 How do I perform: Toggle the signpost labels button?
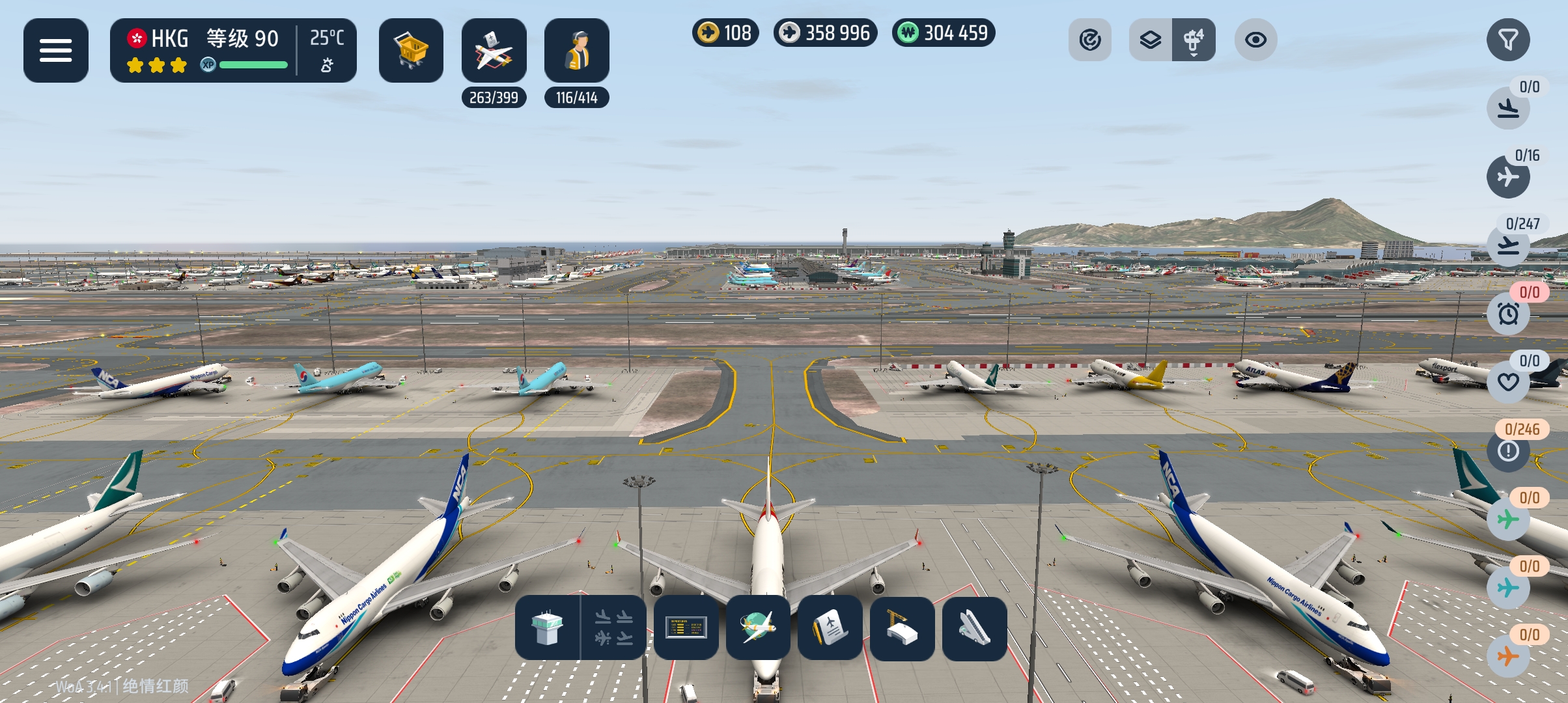pos(1194,40)
